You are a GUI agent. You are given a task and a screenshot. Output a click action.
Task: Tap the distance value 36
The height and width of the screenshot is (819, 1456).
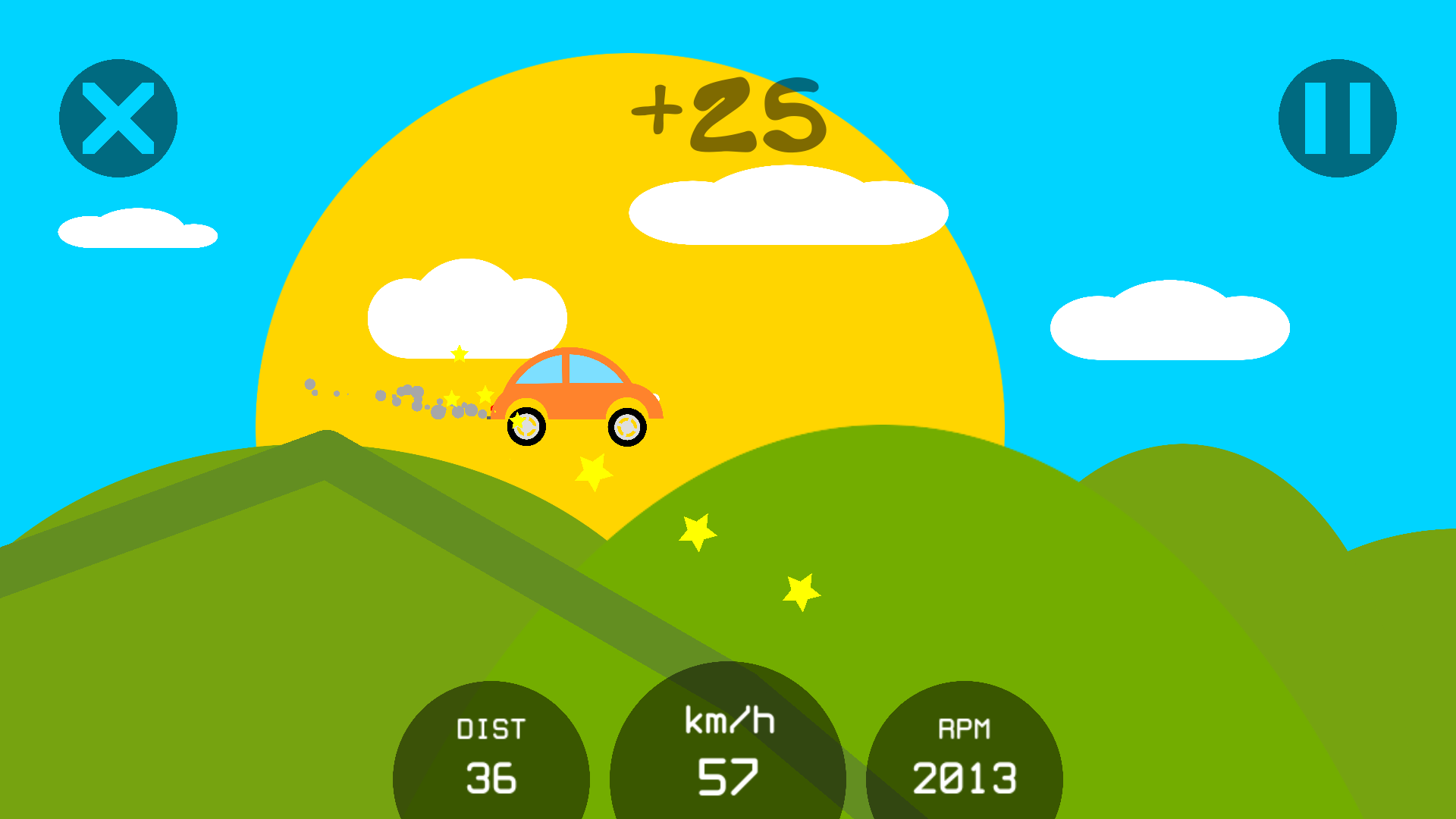[x=491, y=777]
